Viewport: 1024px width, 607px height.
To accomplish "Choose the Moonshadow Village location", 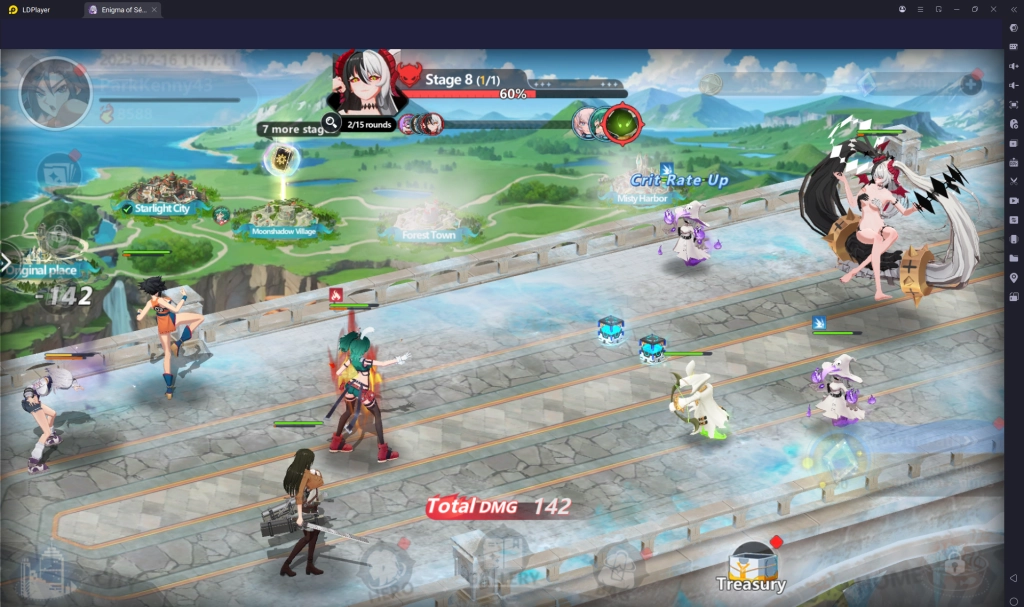I will click(x=277, y=219).
